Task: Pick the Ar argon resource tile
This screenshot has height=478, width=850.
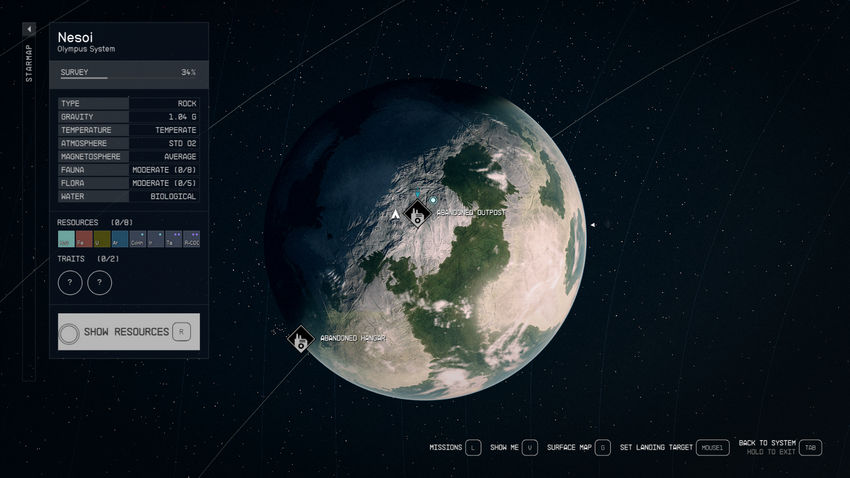Action: pos(120,239)
